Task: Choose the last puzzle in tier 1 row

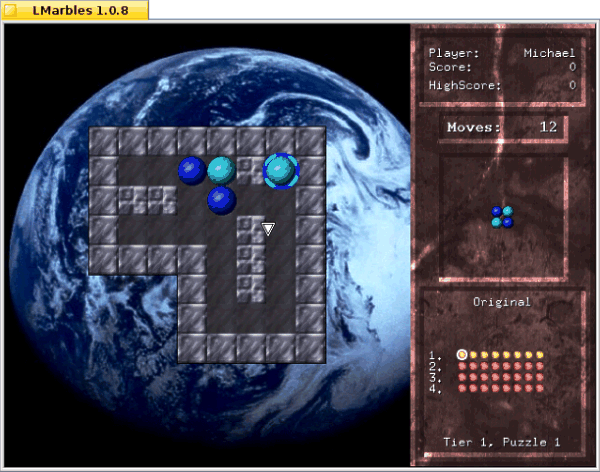Action: [541, 354]
